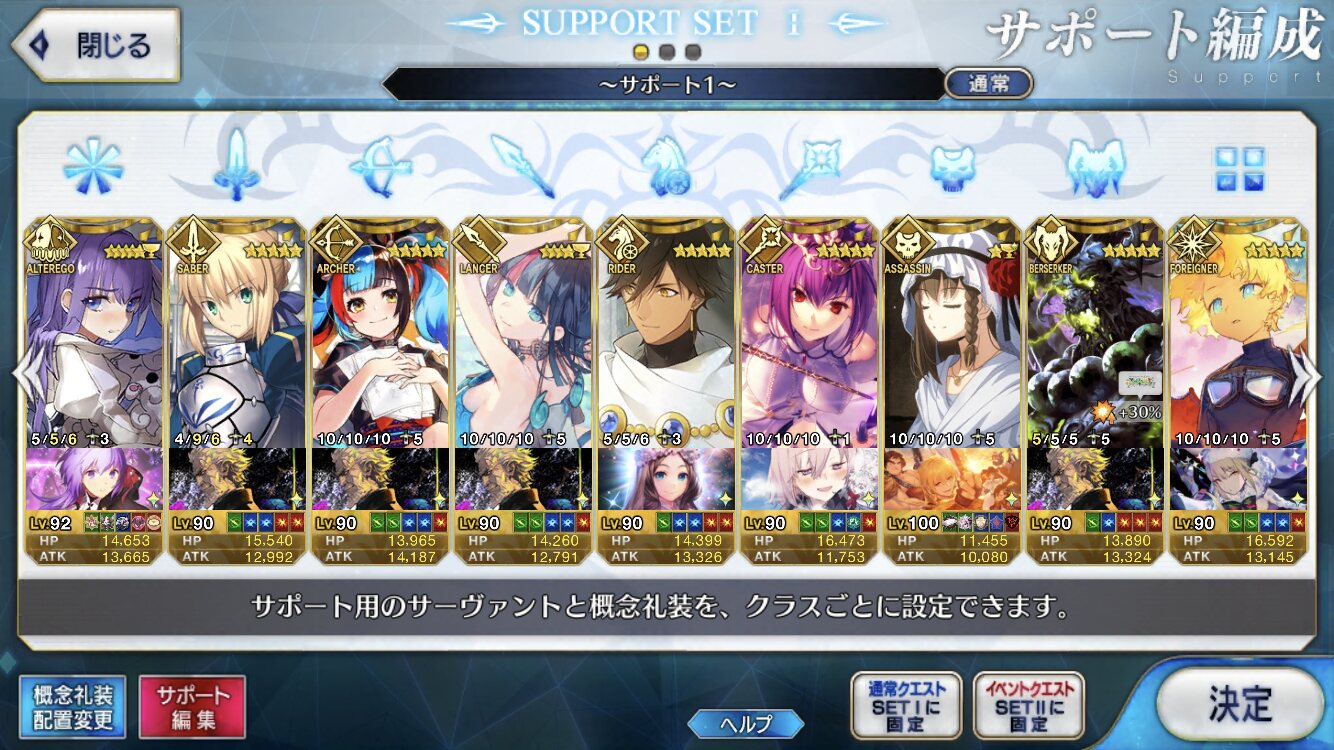Image resolution: width=1334 pixels, height=750 pixels.
Task: Select the Saber support servant card
Action: [236, 340]
